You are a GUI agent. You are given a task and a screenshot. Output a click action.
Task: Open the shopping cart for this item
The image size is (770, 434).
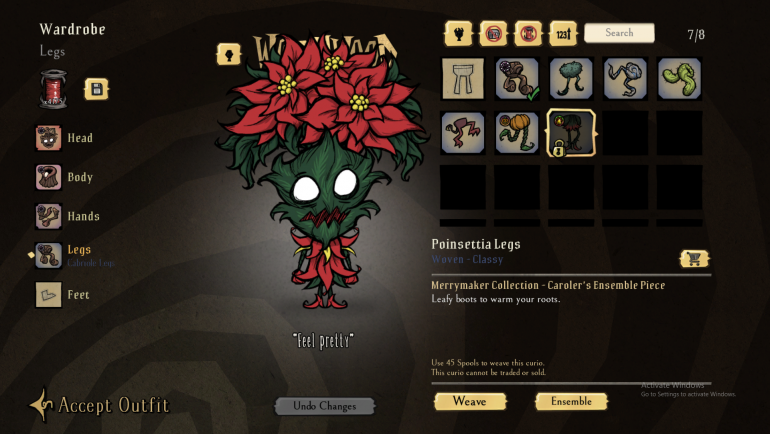coord(693,258)
